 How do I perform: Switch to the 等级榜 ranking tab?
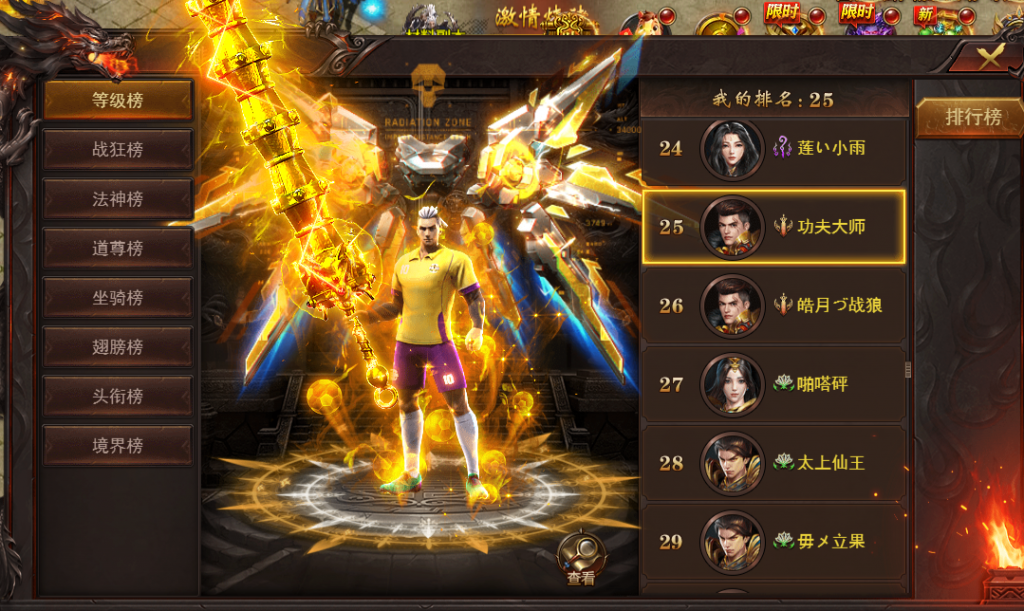117,100
